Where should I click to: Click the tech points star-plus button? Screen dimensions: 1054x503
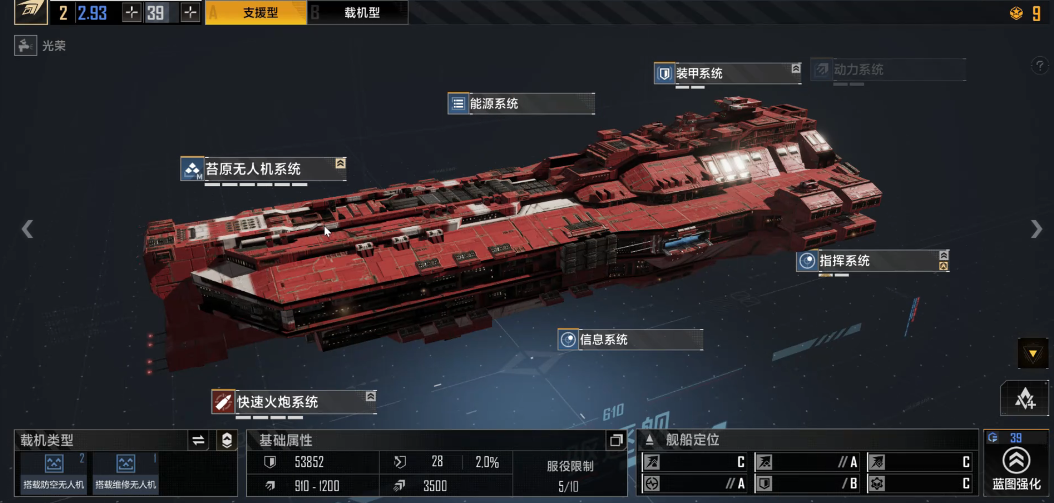coord(1024,398)
